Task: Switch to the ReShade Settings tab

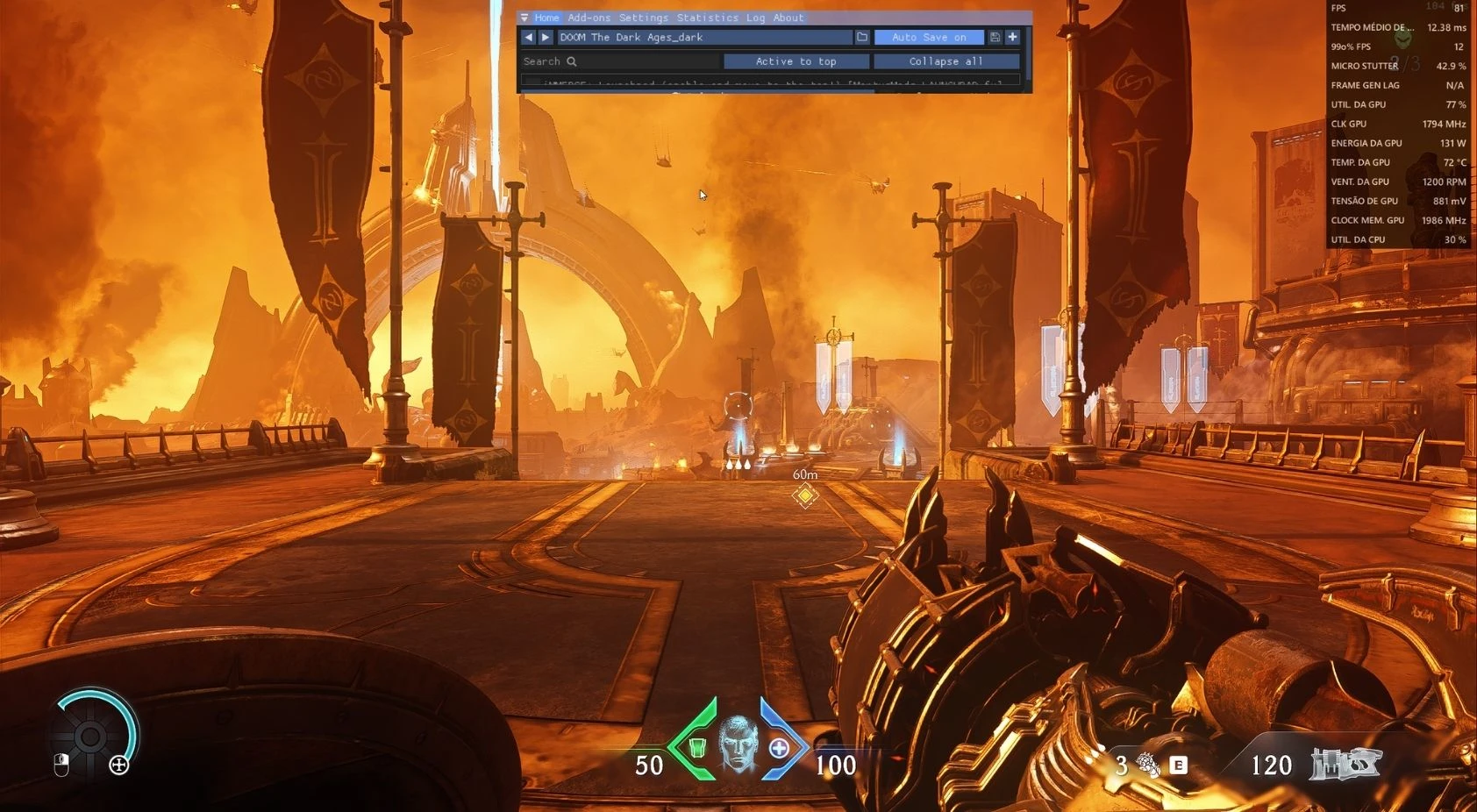Action: (x=643, y=18)
